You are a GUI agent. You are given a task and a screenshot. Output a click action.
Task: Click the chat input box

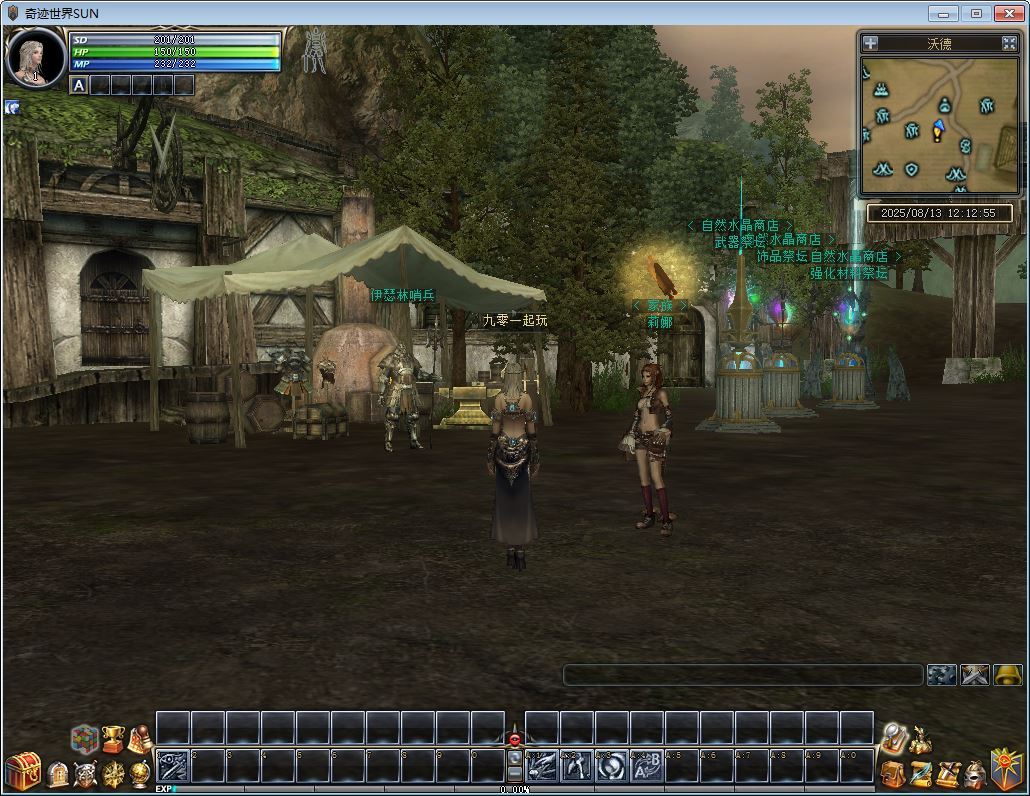click(742, 675)
